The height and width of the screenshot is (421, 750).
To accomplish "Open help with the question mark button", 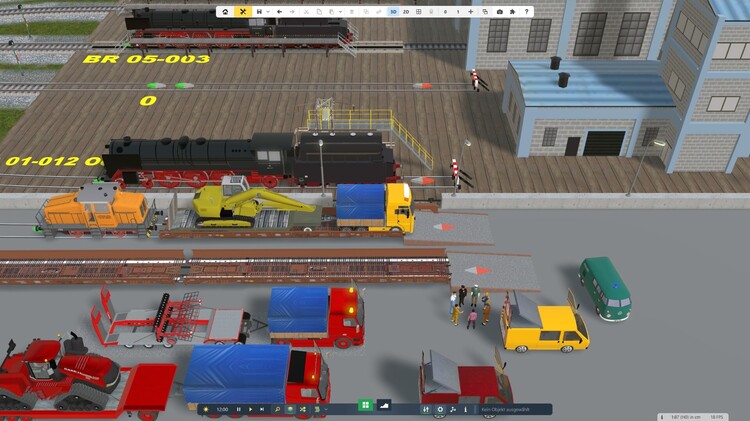I will coord(526,12).
